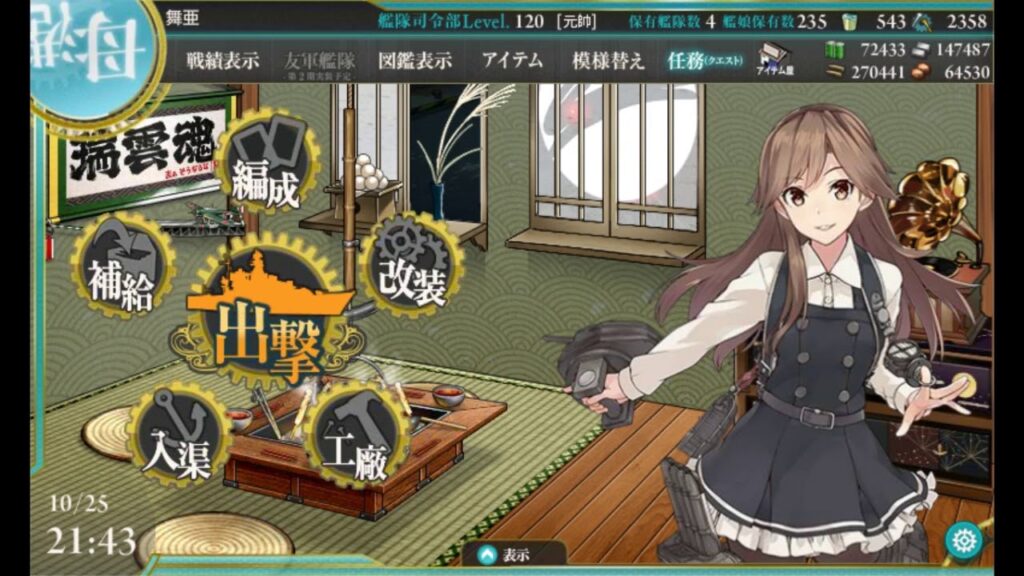Open the 出撃 sortie menu
The image size is (1024, 576).
(x=266, y=320)
